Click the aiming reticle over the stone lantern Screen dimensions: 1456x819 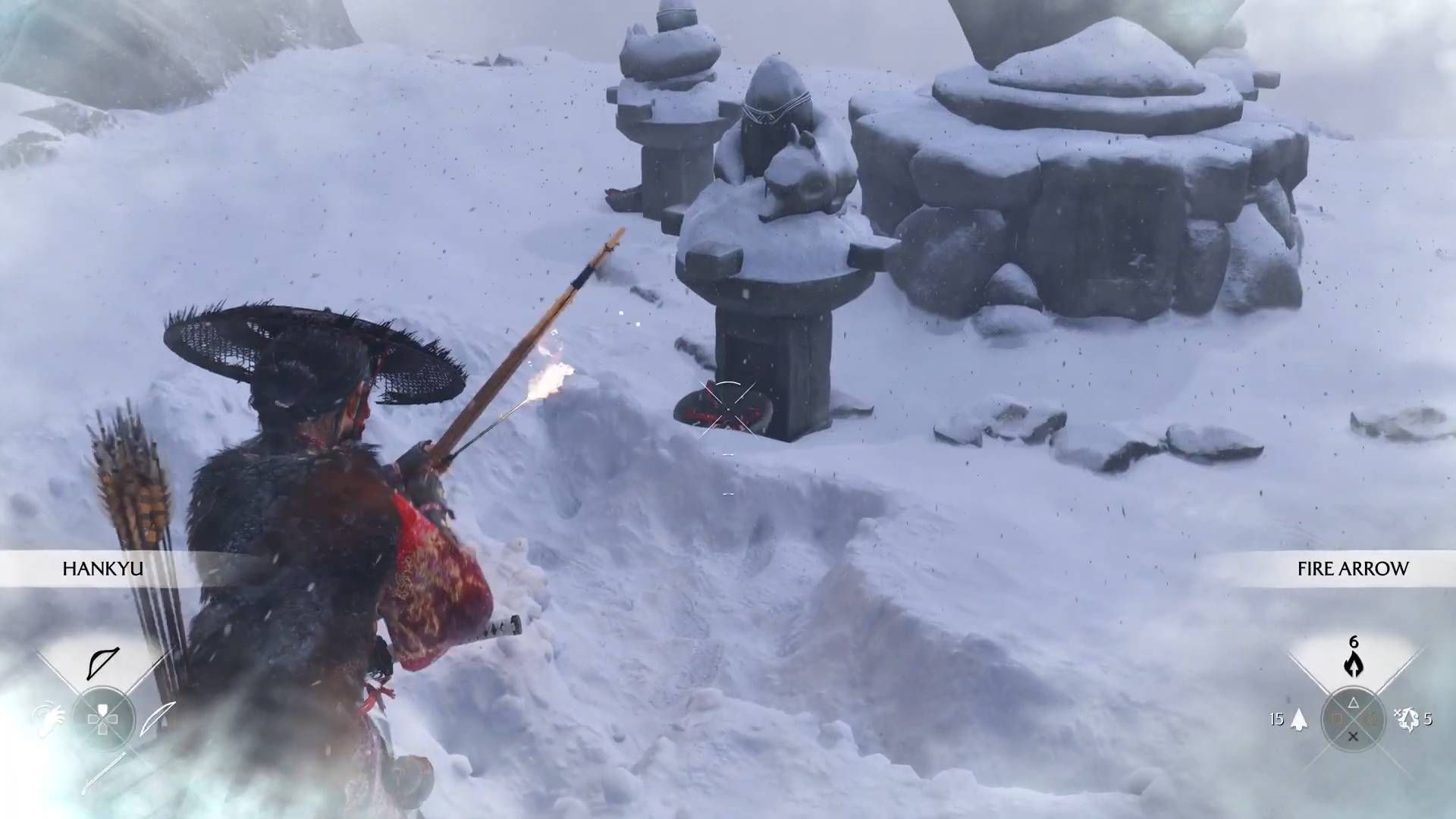coord(730,410)
